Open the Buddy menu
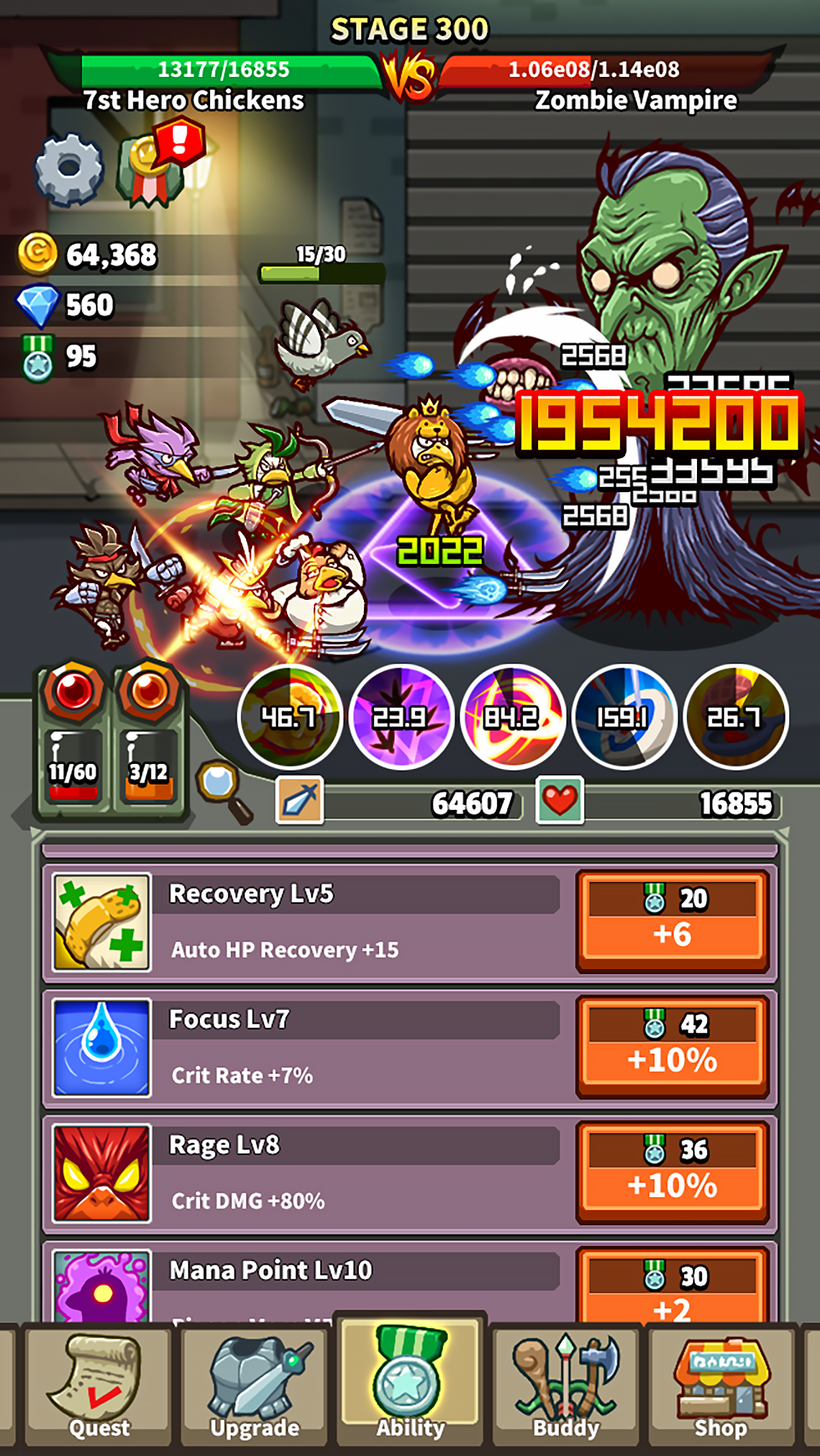This screenshot has width=820, height=1456. pyautogui.click(x=567, y=1387)
